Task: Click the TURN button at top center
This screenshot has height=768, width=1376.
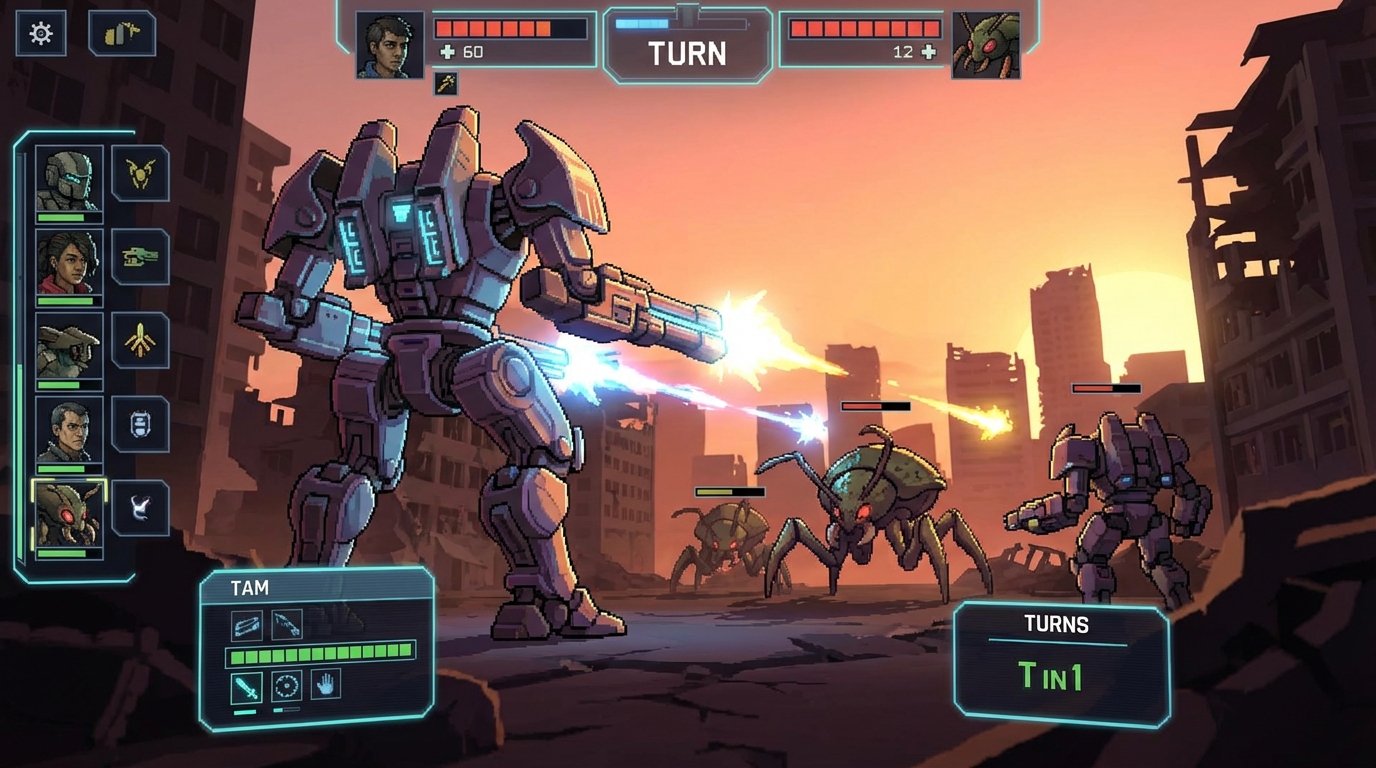Action: pos(686,50)
